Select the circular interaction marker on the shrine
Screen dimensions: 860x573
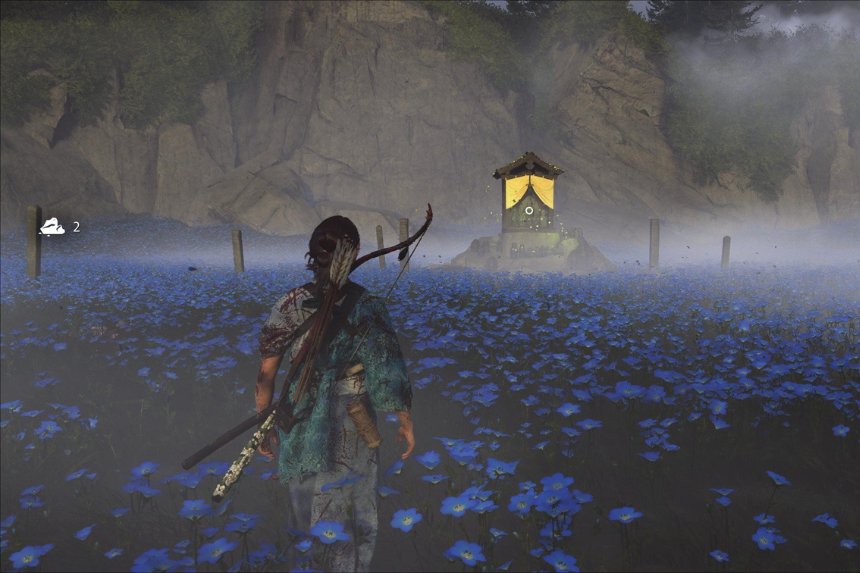(528, 210)
